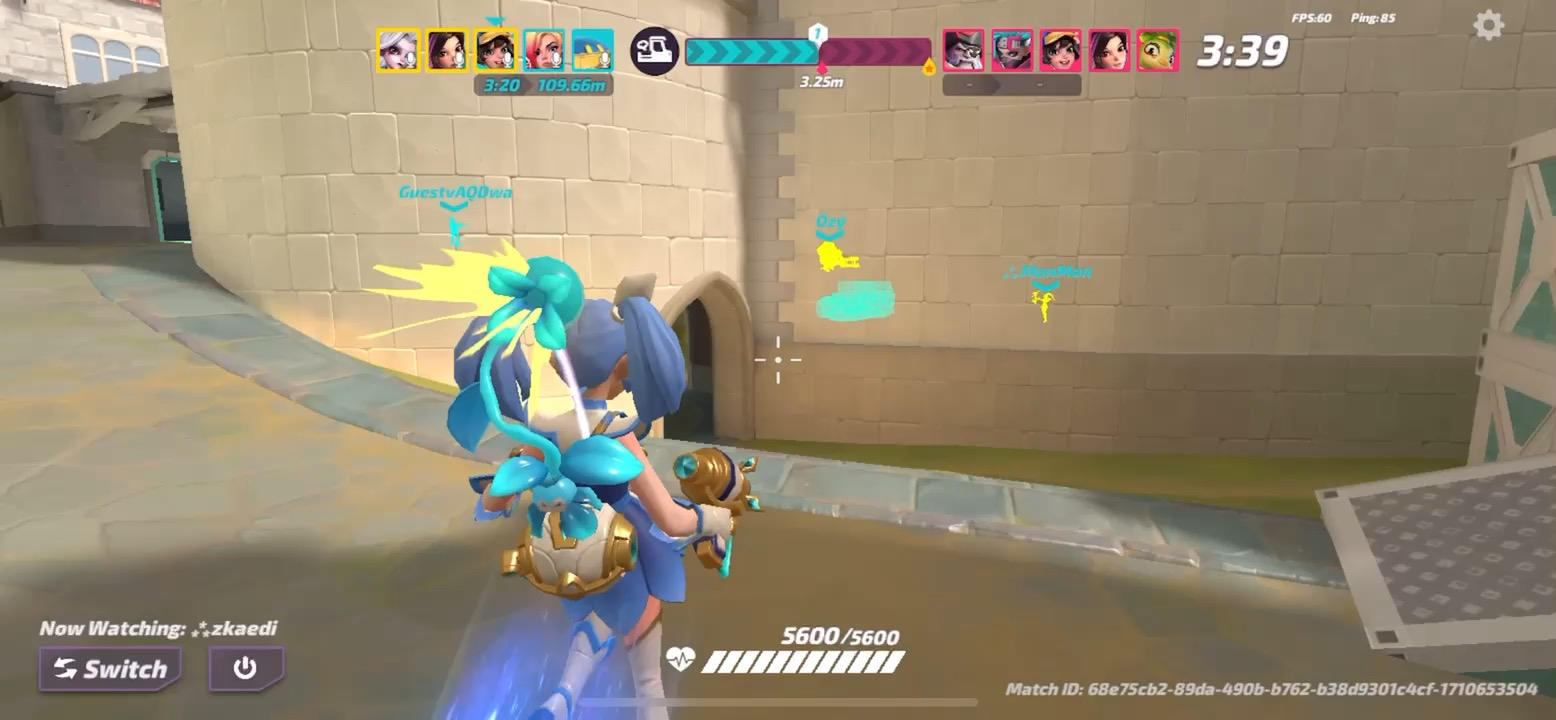Screen dimensions: 1556x720
Task: Select the green bird enemy hero portrait
Action: coord(1158,52)
